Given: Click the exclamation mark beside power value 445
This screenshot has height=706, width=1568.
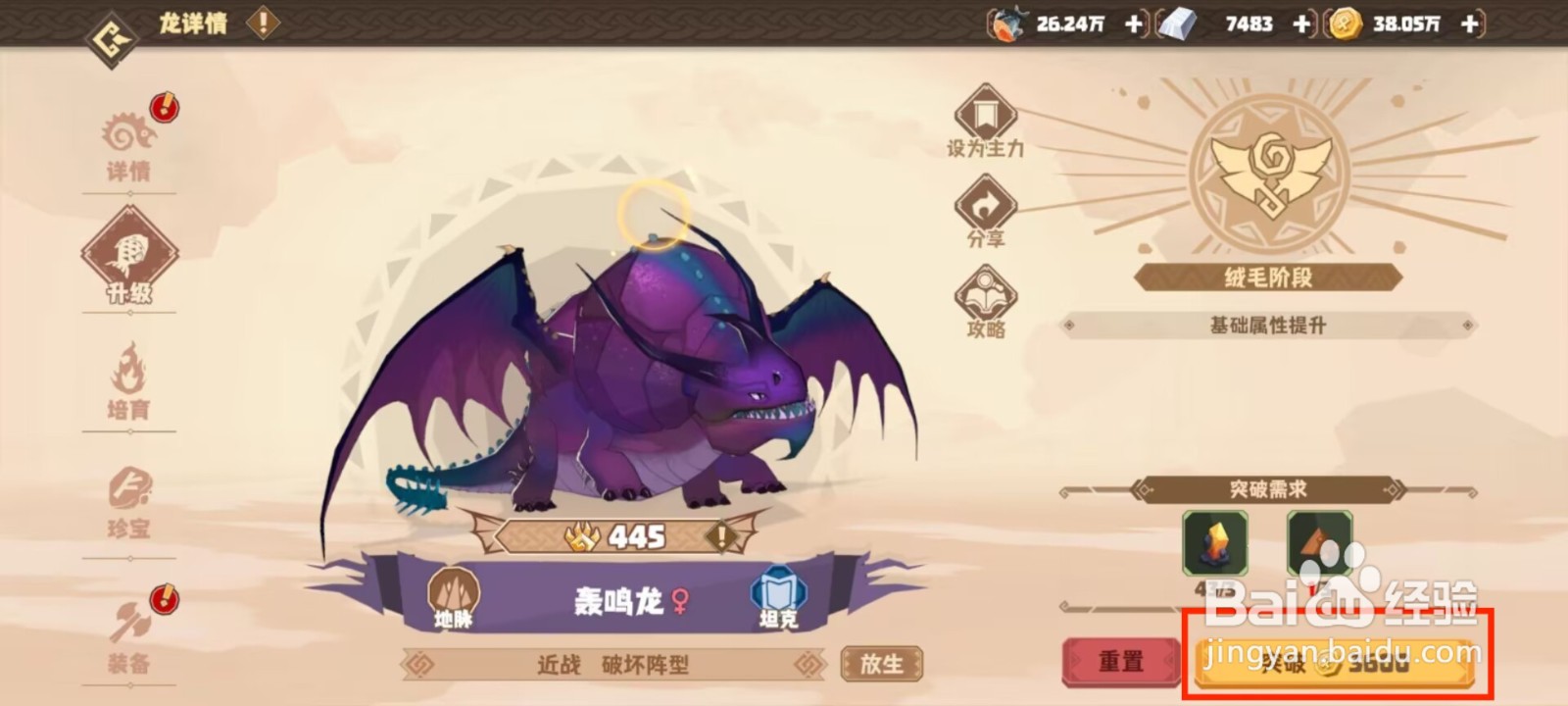Looking at the screenshot, I should pyautogui.click(x=720, y=536).
